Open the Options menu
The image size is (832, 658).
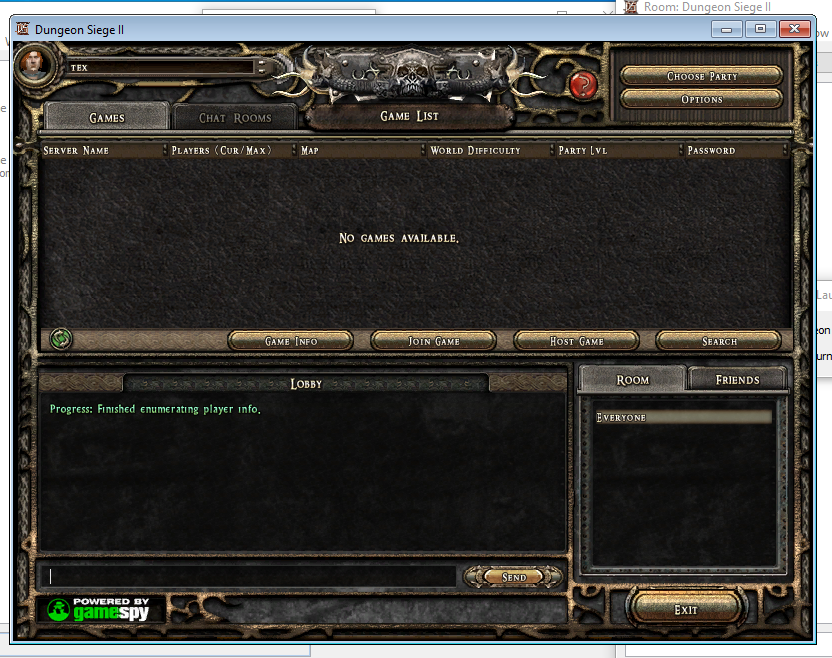(x=701, y=100)
